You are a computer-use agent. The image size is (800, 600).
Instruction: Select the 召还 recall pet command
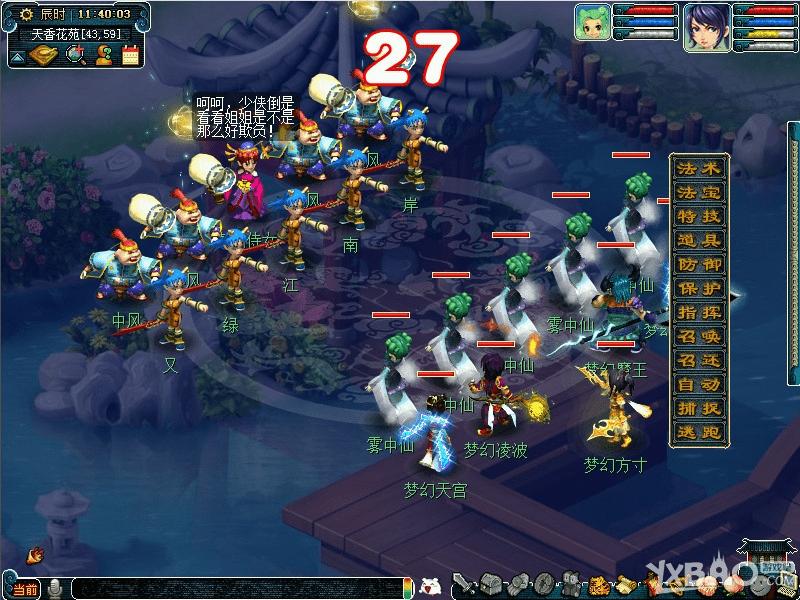tap(698, 360)
